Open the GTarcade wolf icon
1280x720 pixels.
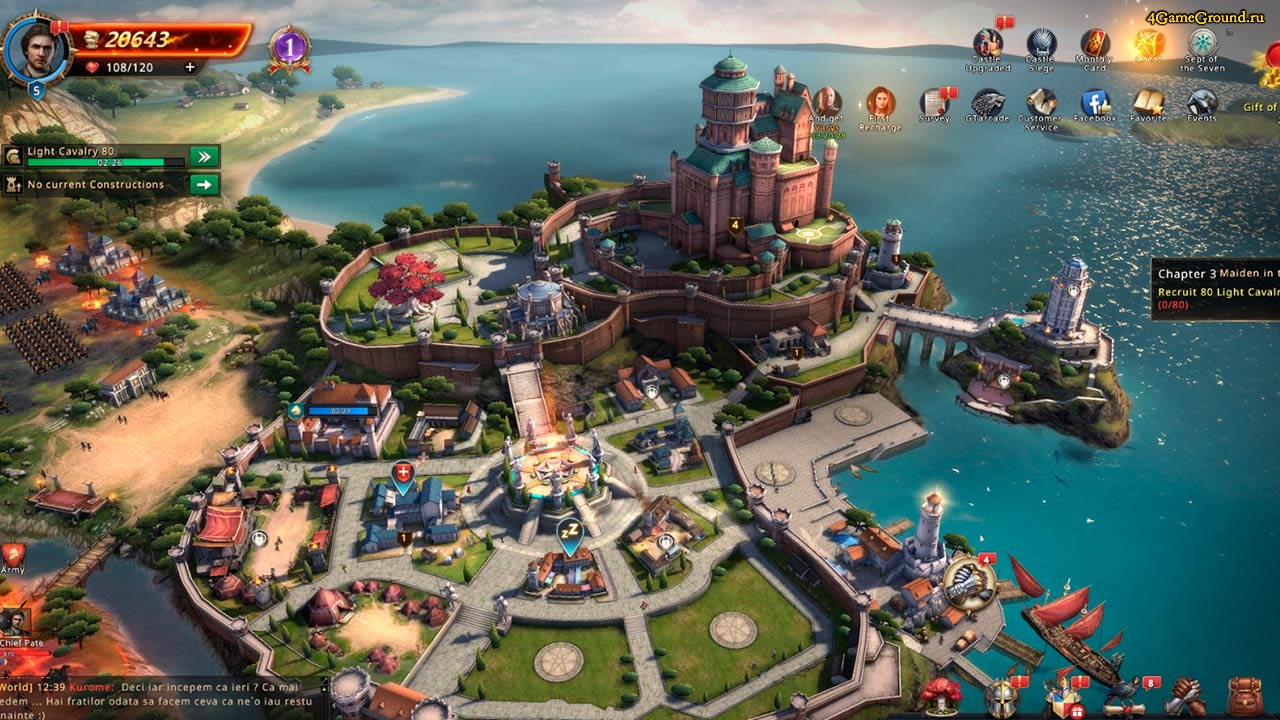tap(988, 104)
